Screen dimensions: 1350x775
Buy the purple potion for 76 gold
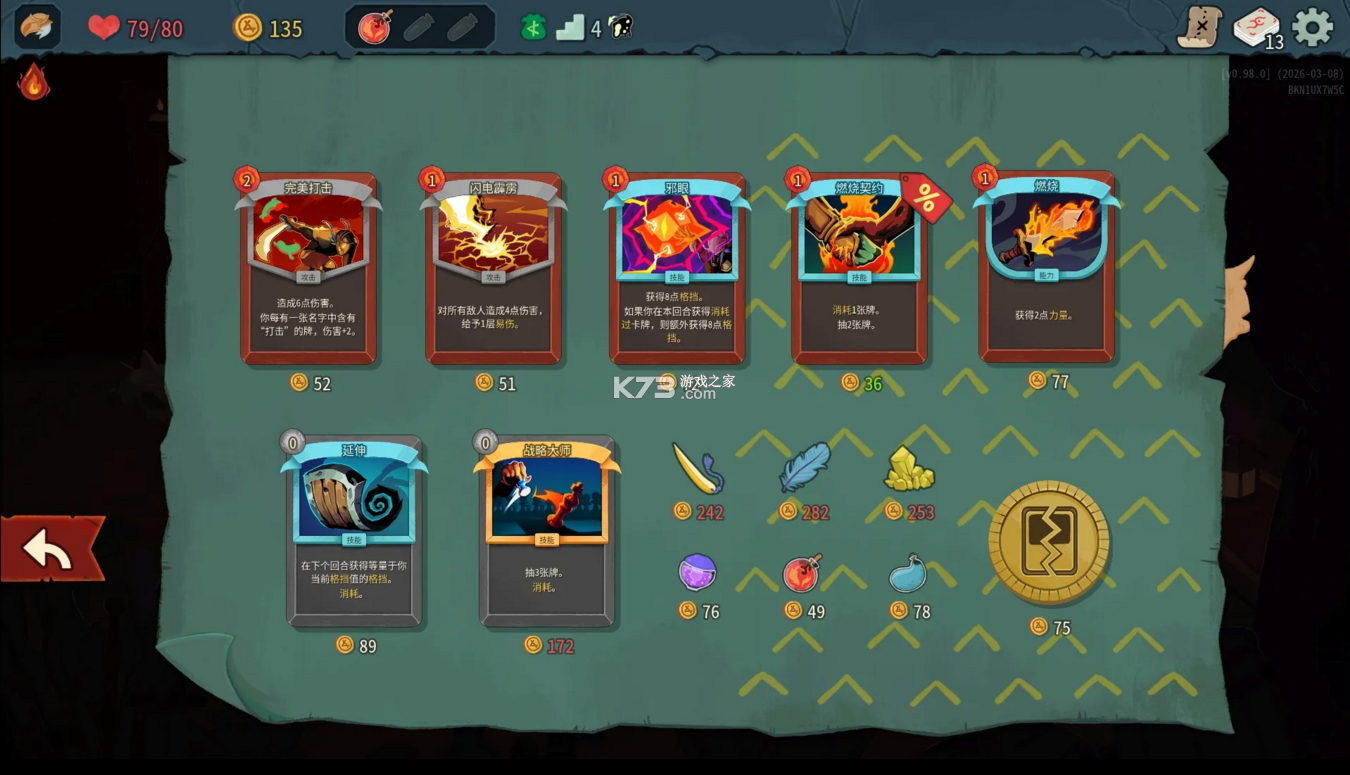coord(697,573)
